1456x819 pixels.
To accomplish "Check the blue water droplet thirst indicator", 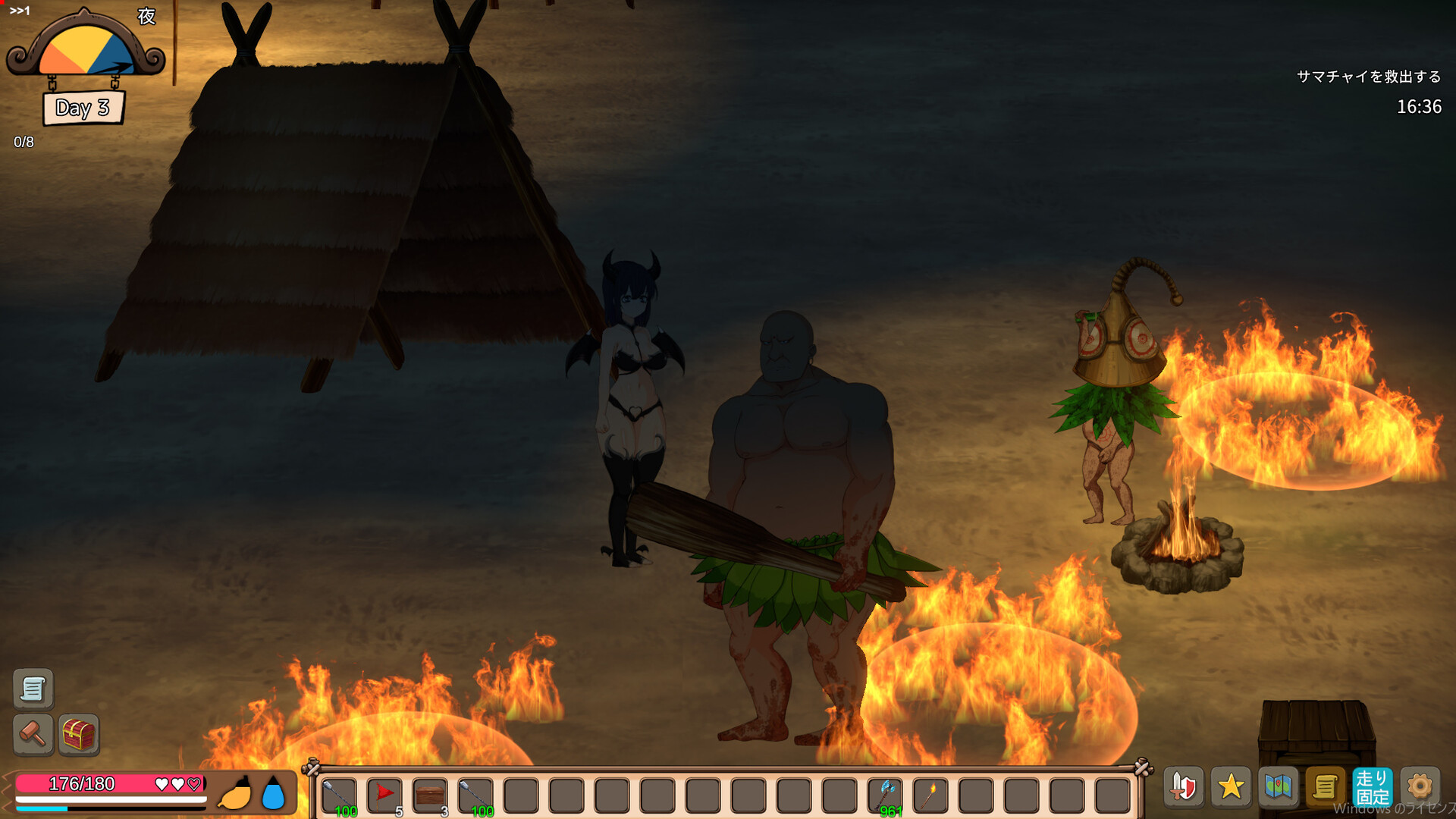I will [273, 791].
